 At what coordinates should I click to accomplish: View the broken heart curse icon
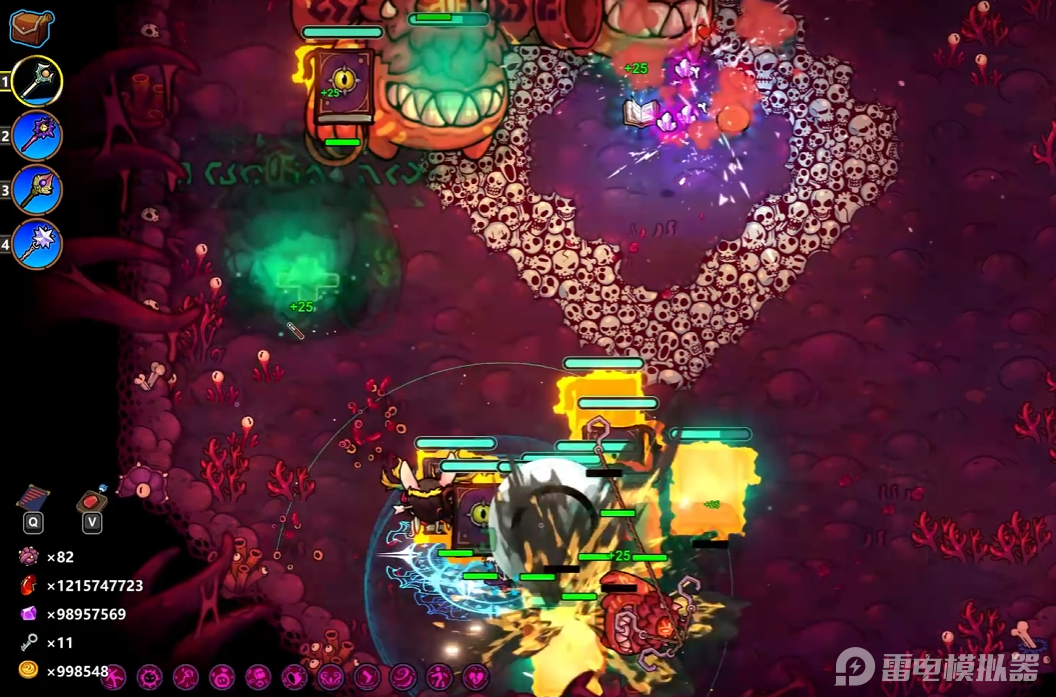tap(475, 677)
